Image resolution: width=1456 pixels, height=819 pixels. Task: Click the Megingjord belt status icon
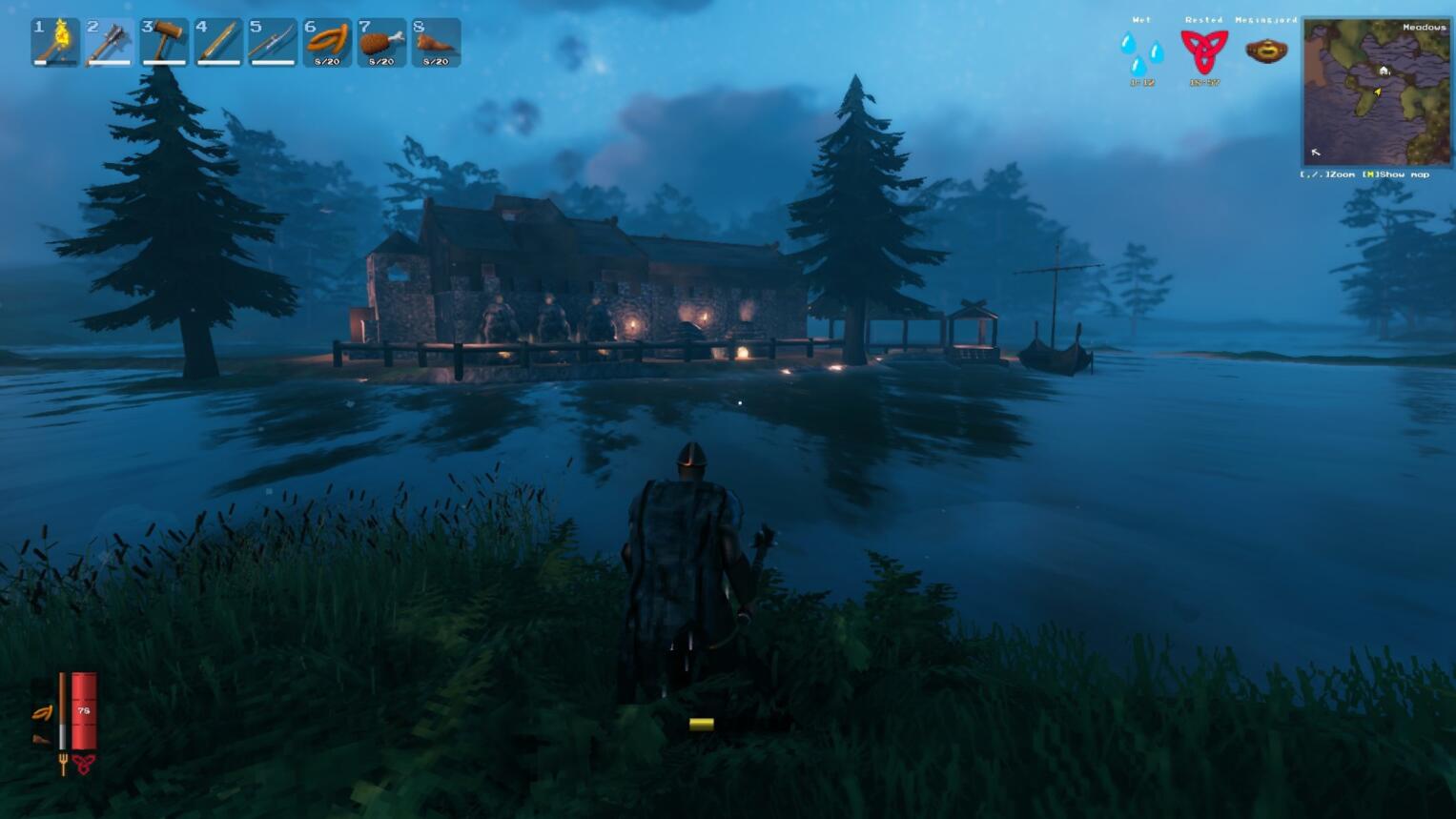(1266, 51)
